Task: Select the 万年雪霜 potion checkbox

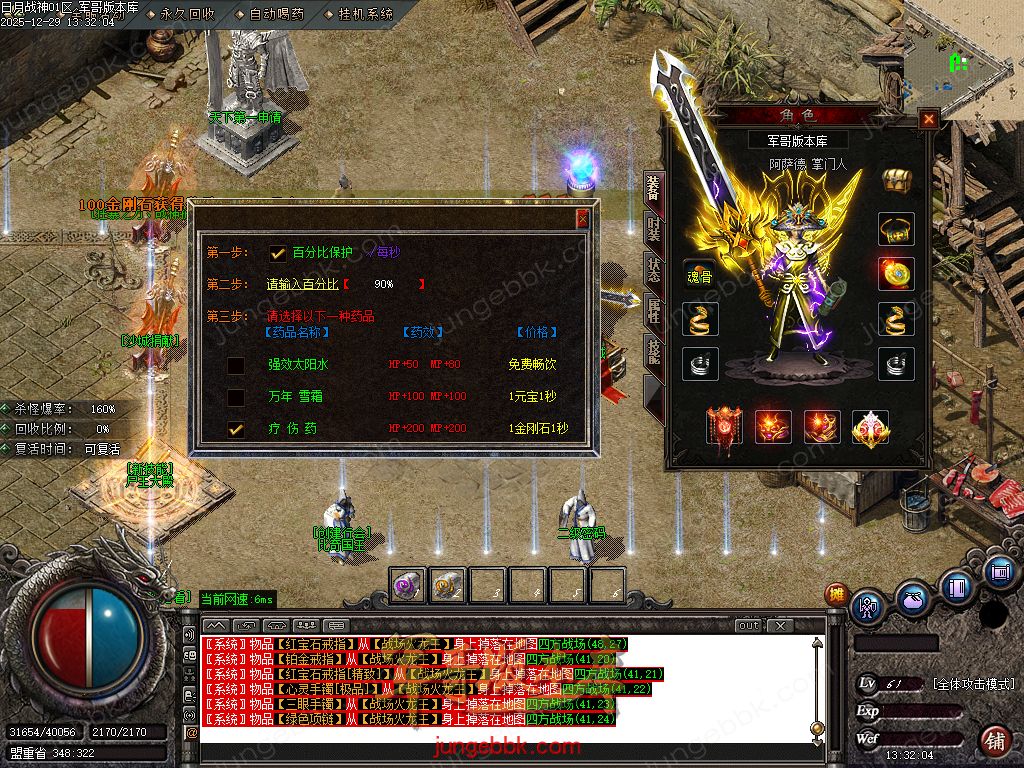Action: 236,397
